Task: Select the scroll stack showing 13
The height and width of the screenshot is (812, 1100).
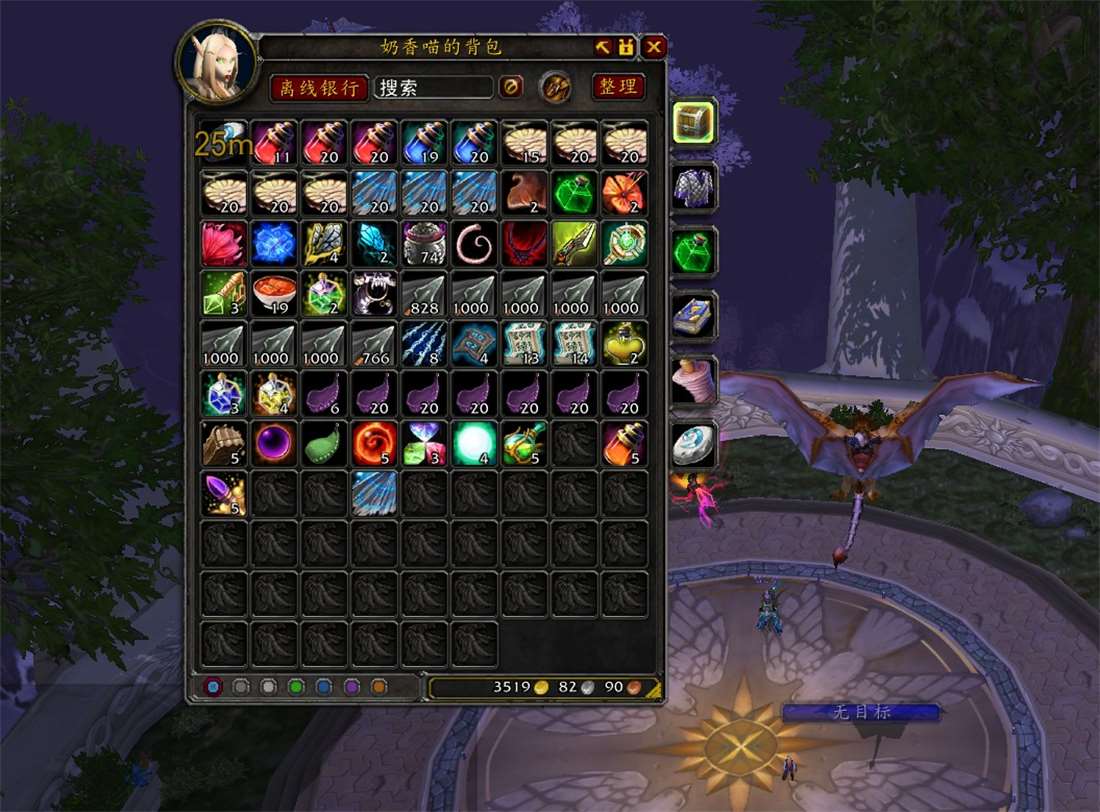Action: click(x=524, y=344)
